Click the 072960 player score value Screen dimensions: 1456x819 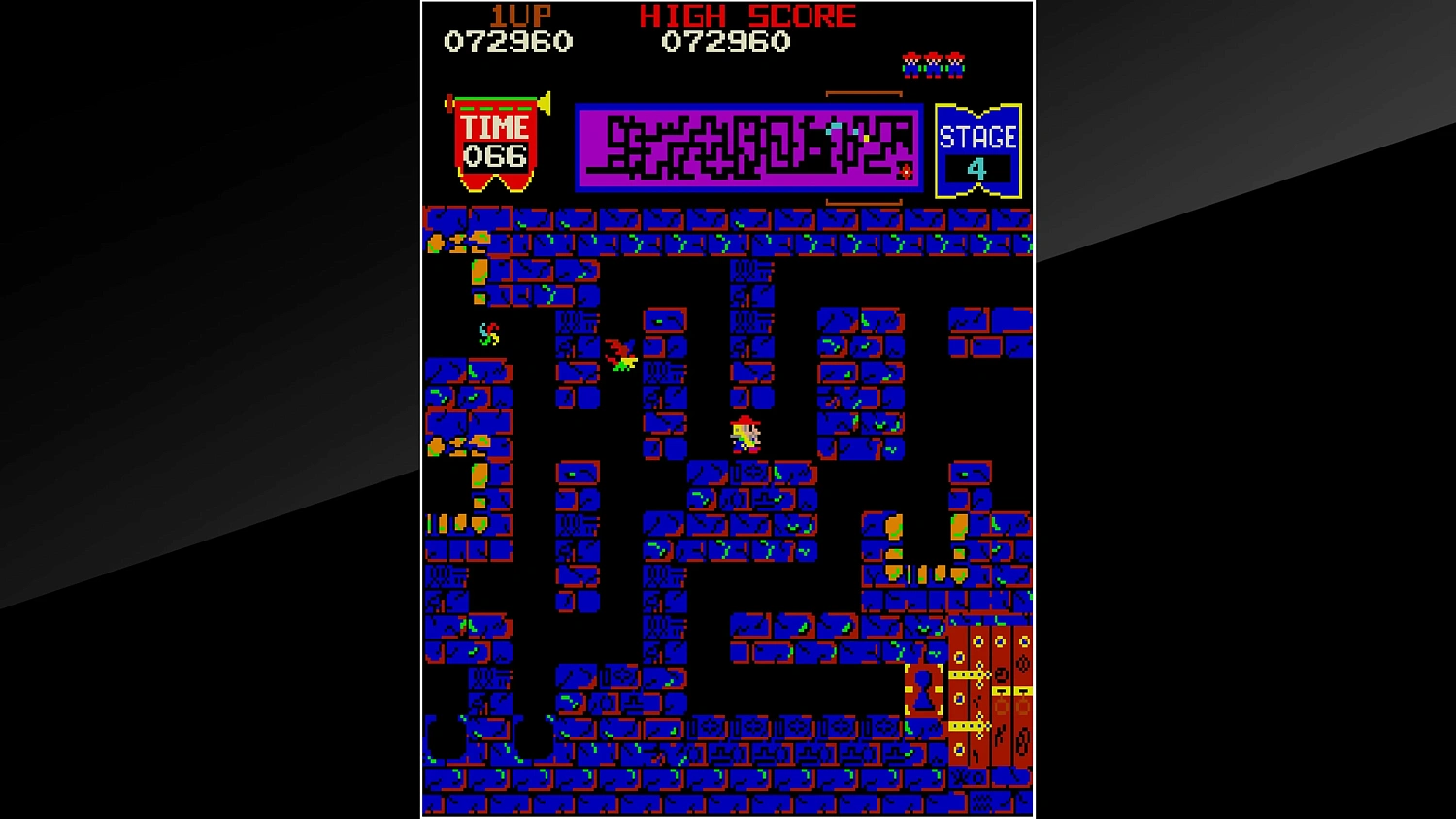click(x=509, y=41)
